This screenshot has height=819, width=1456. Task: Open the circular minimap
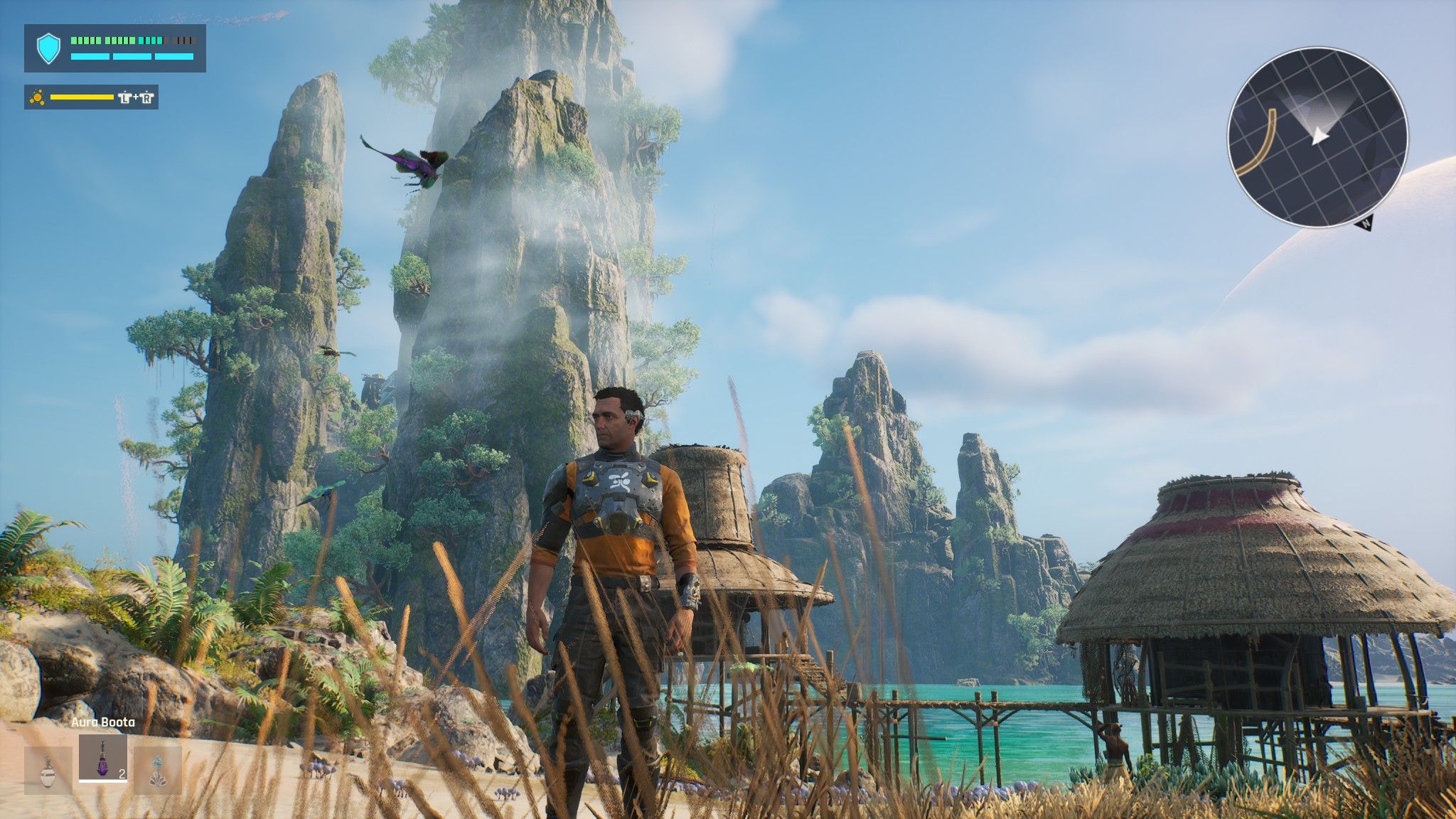click(x=1317, y=137)
